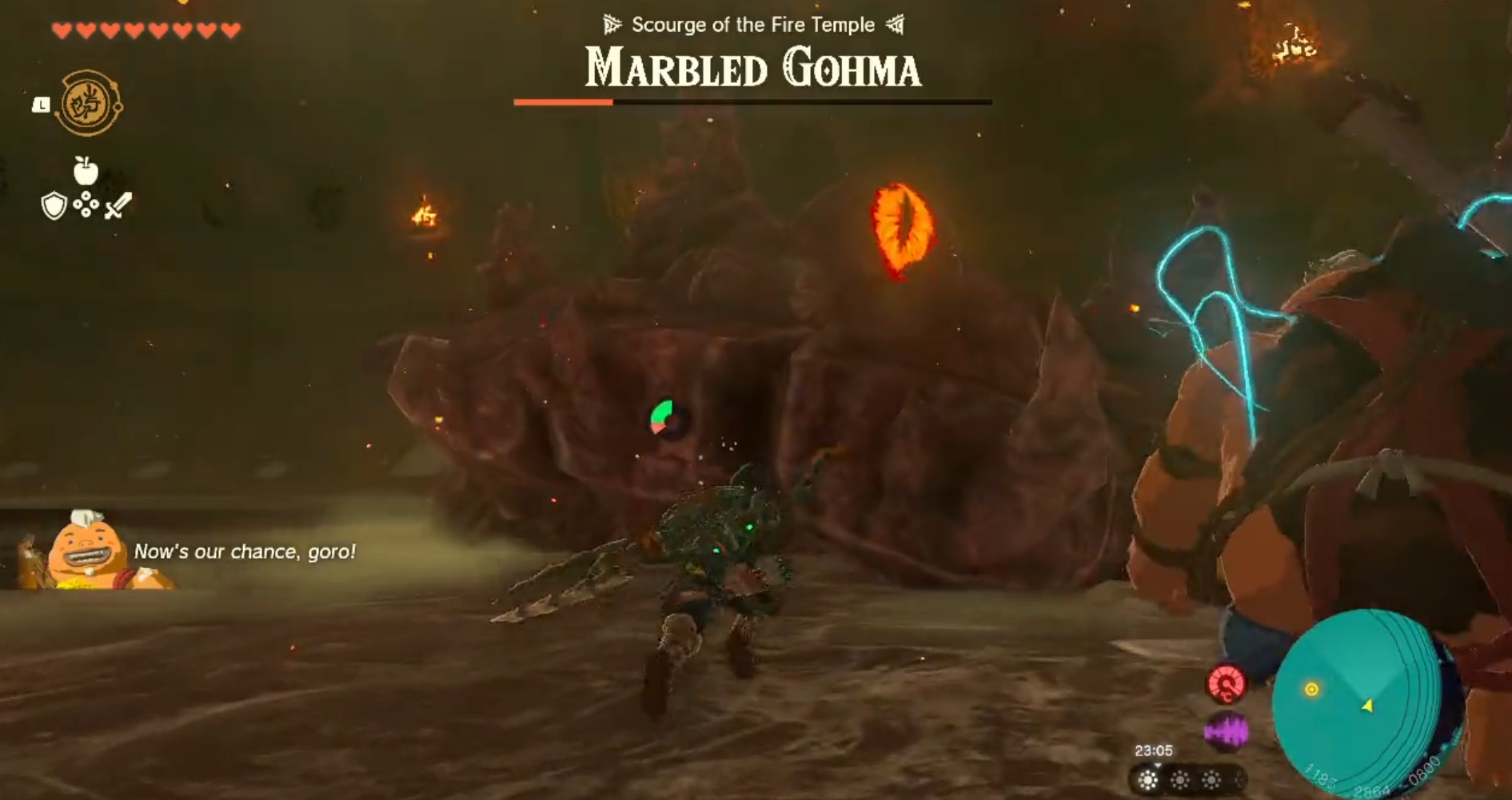Image resolution: width=1512 pixels, height=800 pixels.
Task: Toggle the third weather forecast slot
Action: coord(1211,780)
